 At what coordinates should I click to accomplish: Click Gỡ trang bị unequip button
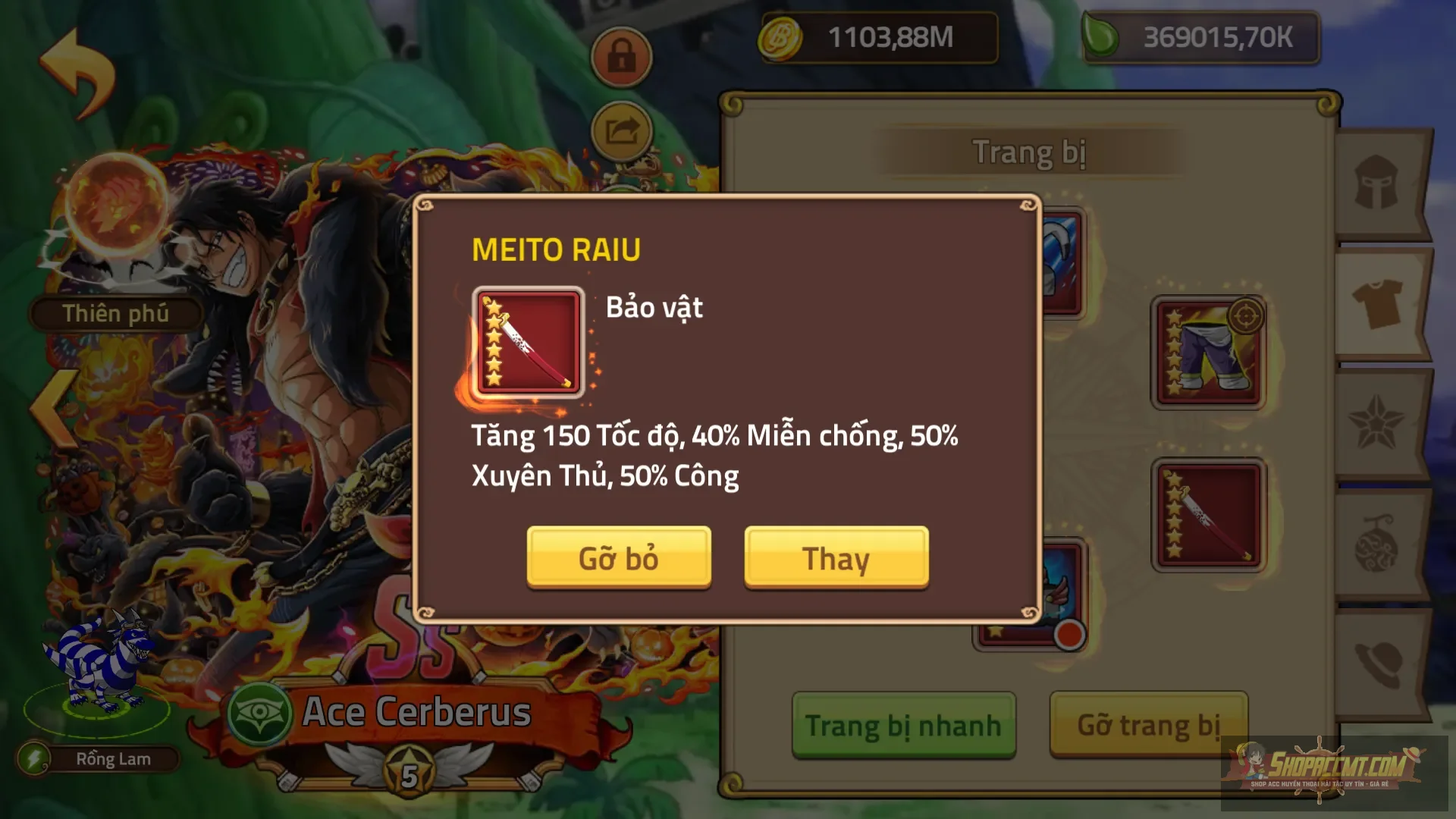pyautogui.click(x=1148, y=725)
